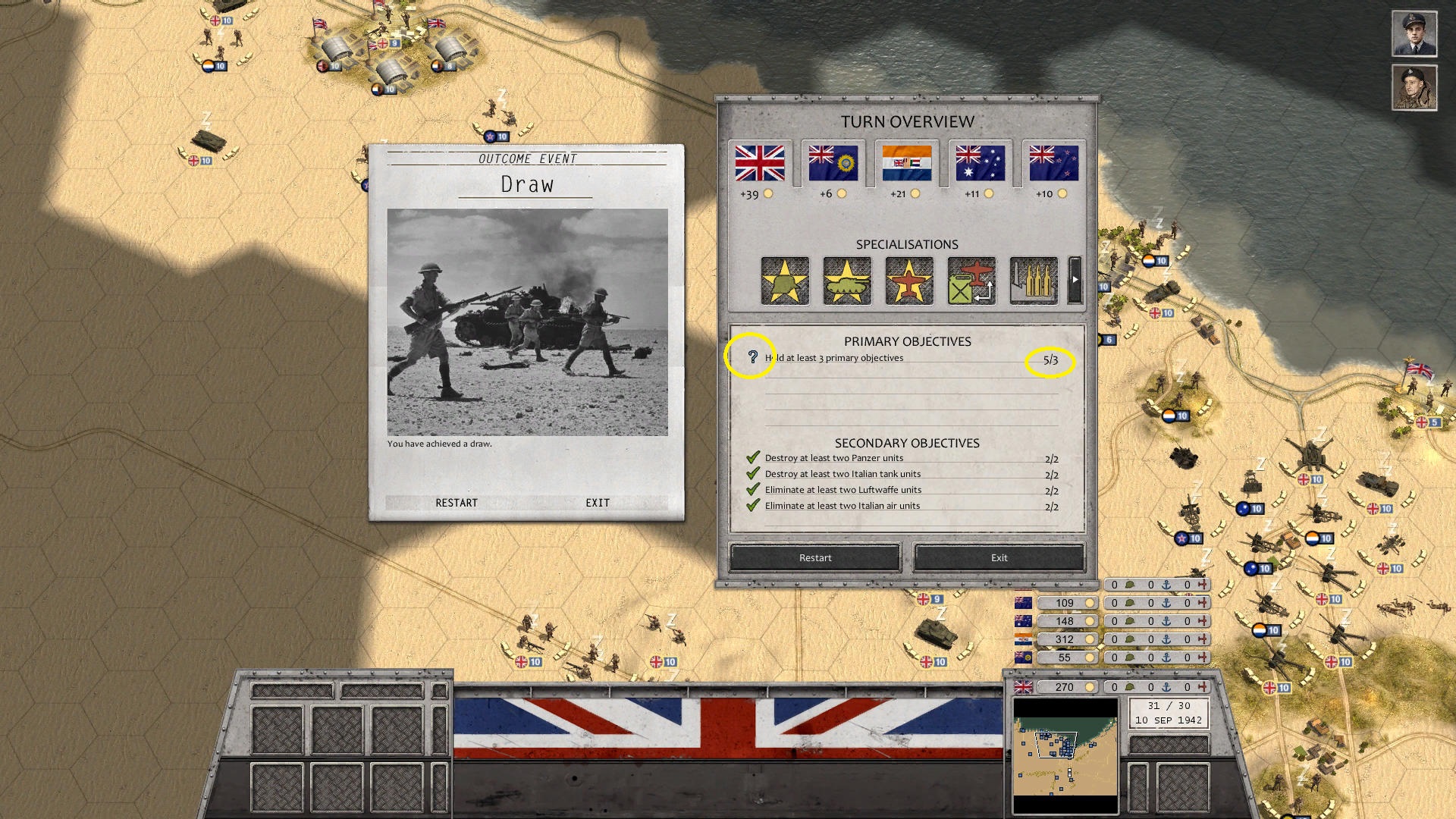Select the South African flag in Turn Overview
Screen dimensions: 1456x819
[907, 162]
